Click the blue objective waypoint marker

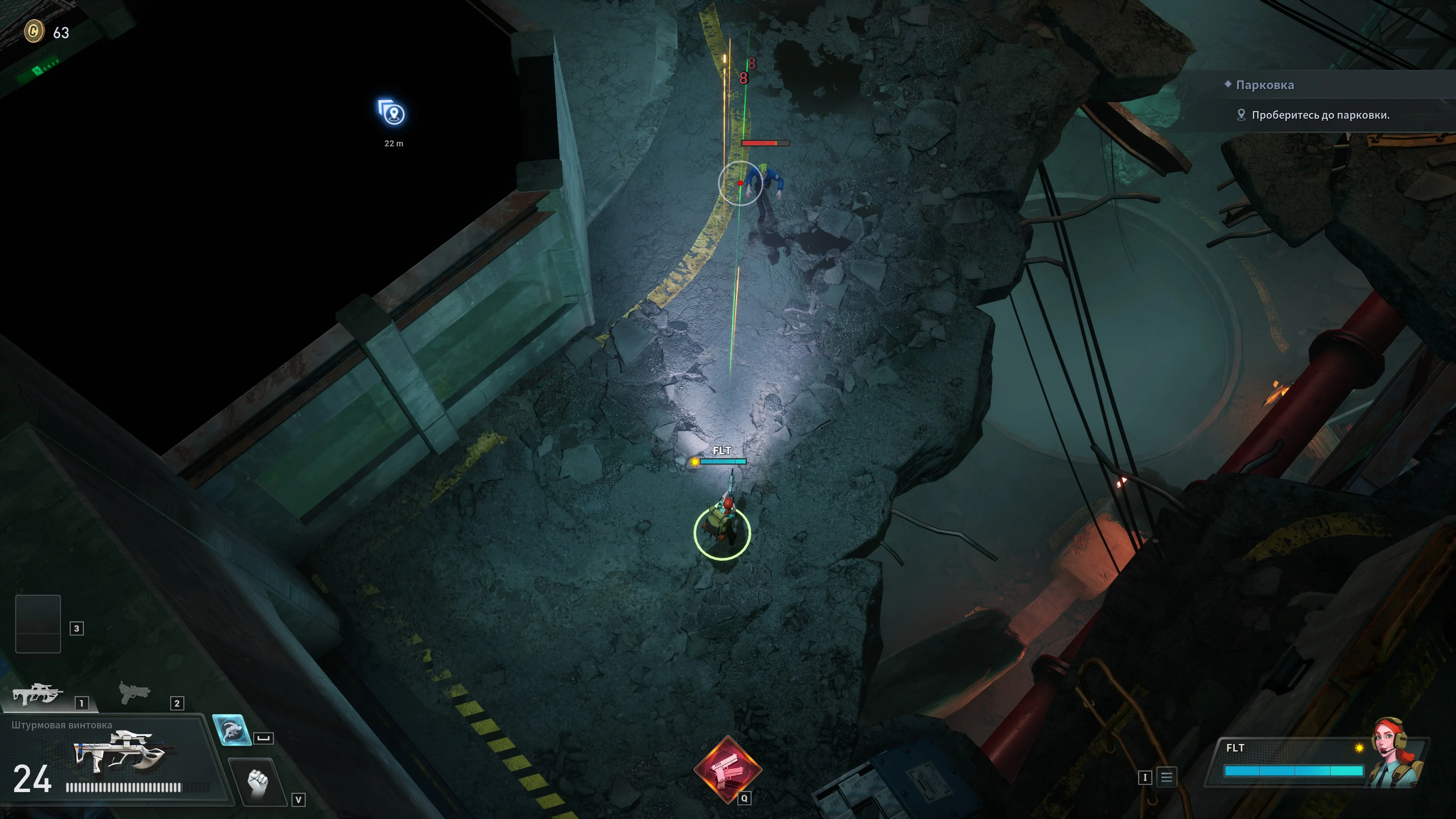tap(392, 113)
